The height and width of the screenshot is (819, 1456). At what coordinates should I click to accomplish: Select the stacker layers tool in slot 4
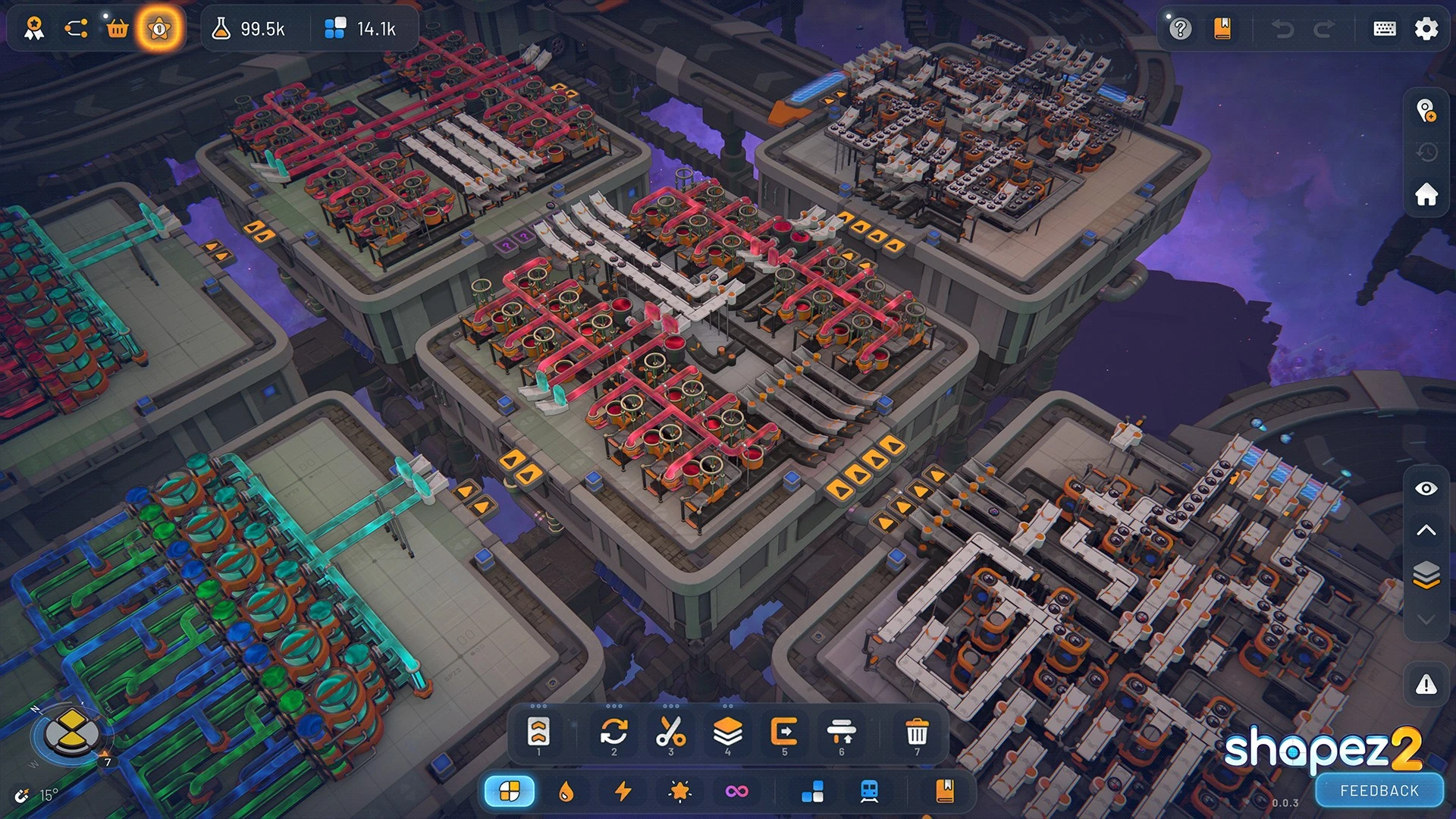point(727,732)
